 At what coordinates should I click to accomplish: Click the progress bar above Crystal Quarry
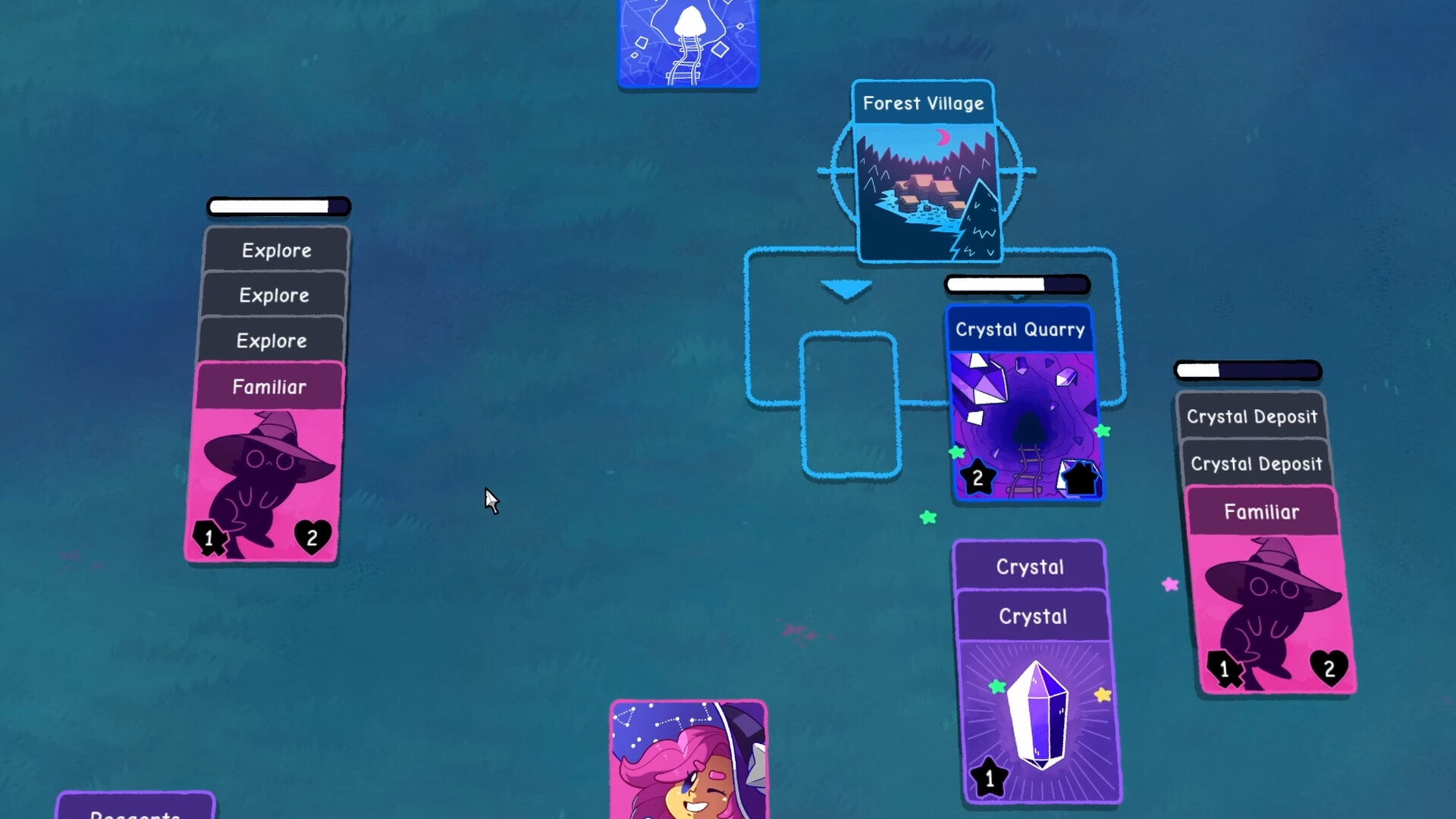pyautogui.click(x=1016, y=284)
